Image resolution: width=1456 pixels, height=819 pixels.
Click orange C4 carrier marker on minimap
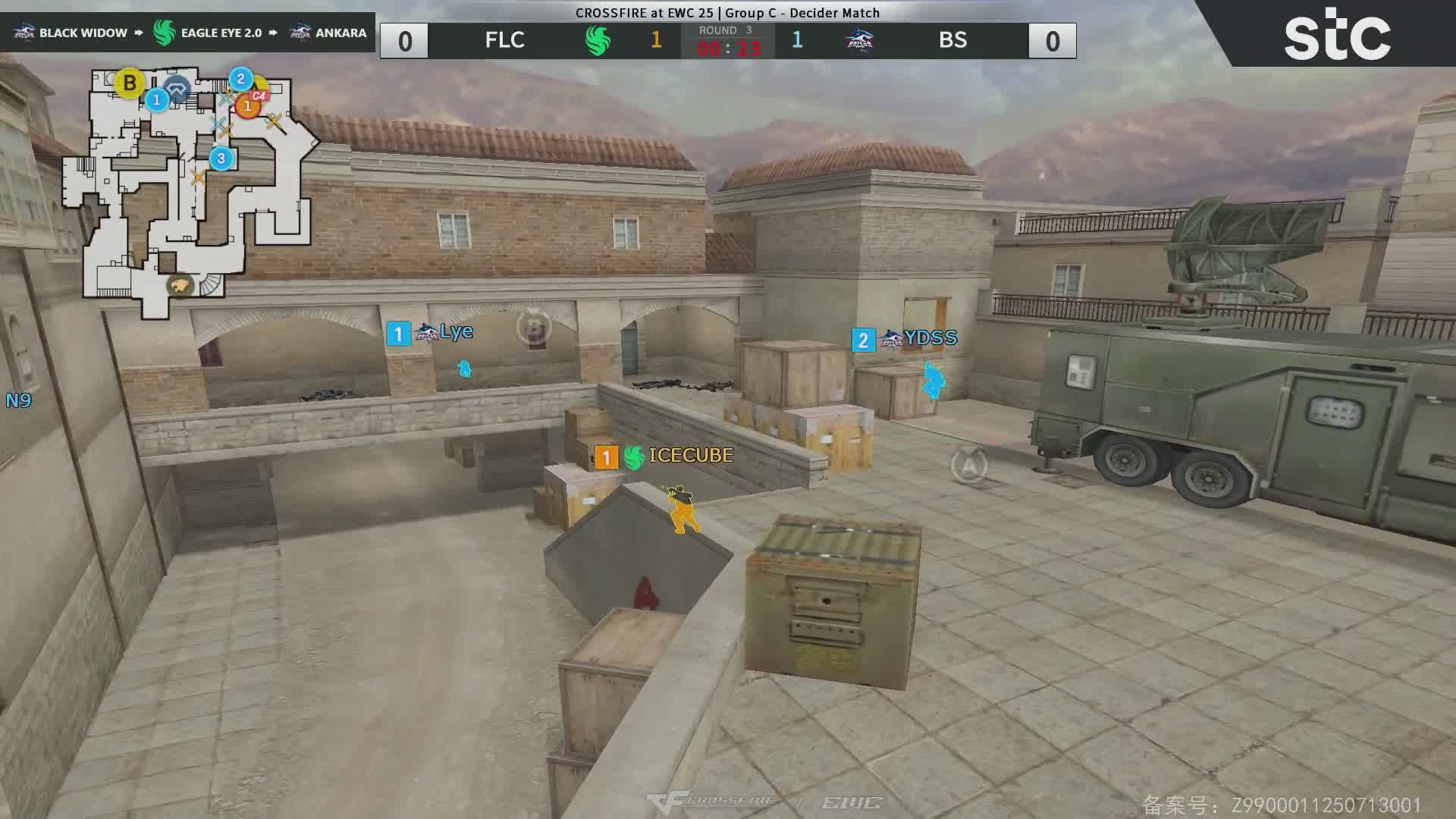click(247, 106)
